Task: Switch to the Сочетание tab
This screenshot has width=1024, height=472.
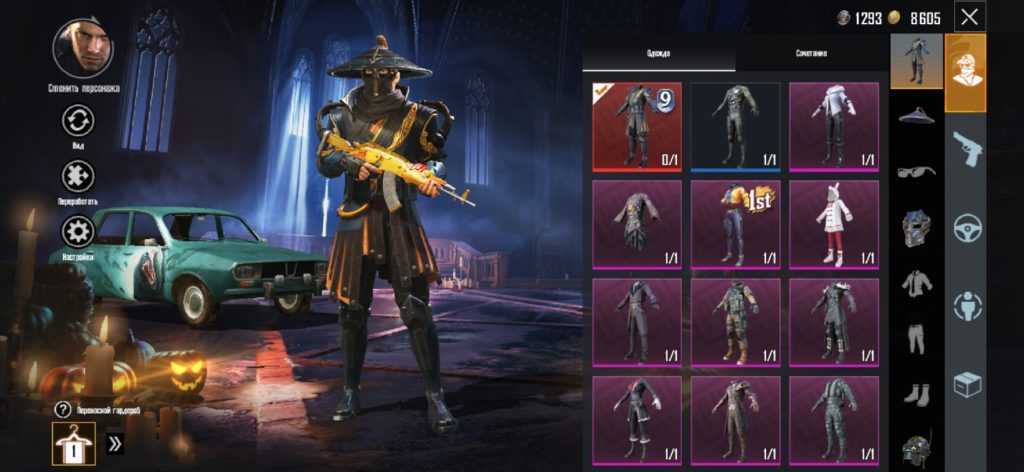Action: coord(811,52)
